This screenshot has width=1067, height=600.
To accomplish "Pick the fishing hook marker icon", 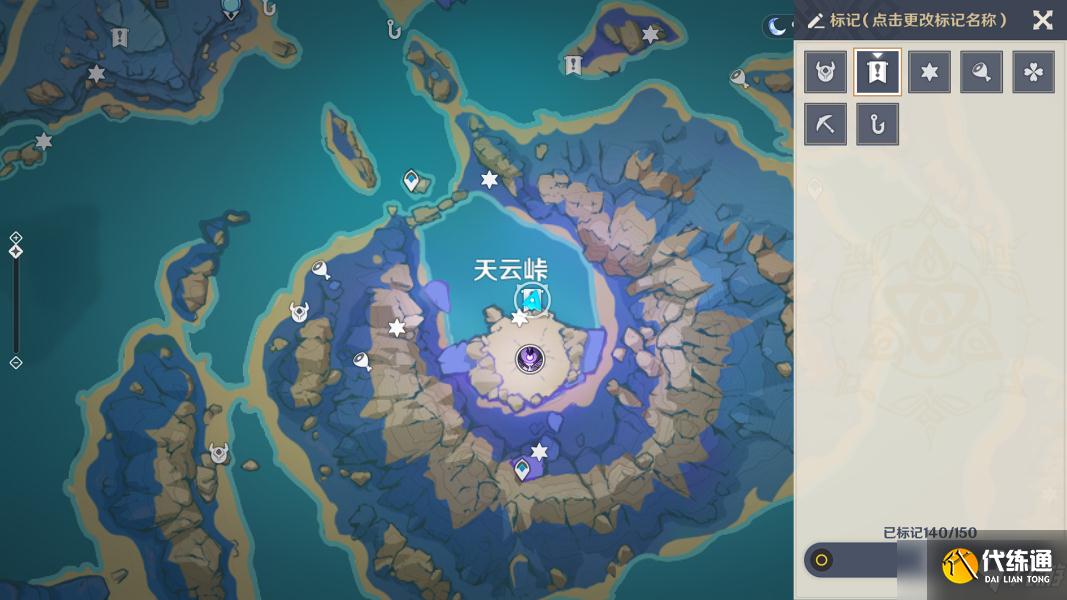I will pos(877,125).
